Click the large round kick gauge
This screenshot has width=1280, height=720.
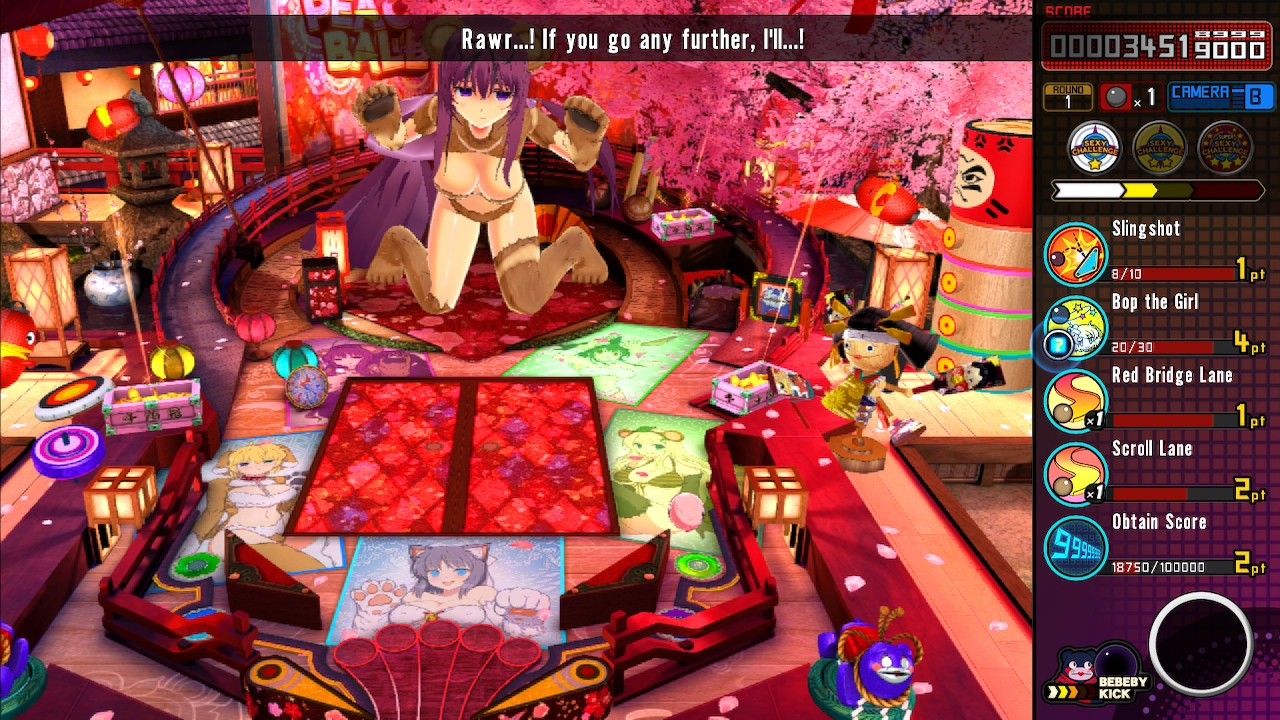point(1200,645)
